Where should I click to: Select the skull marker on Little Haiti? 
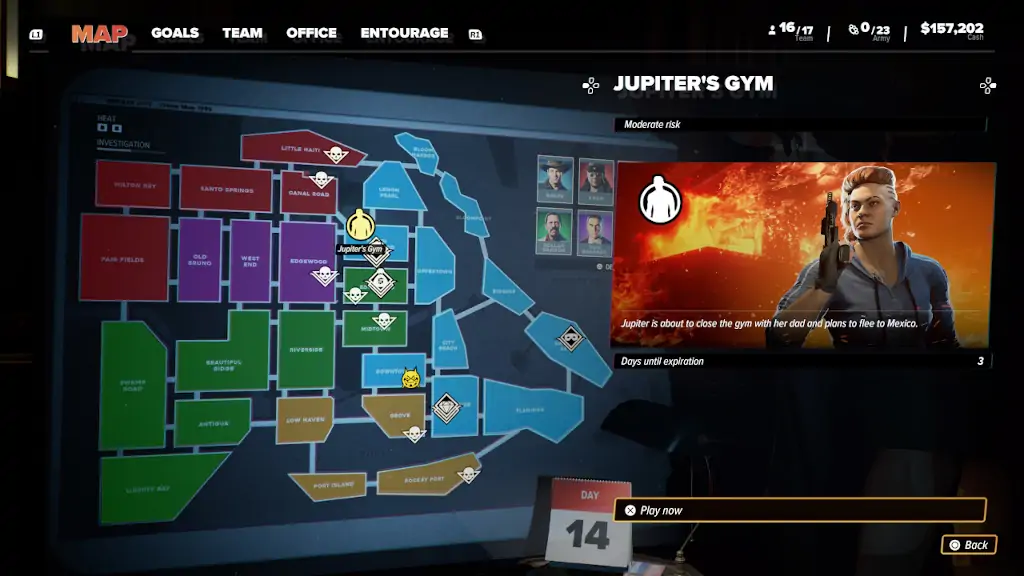coord(335,153)
